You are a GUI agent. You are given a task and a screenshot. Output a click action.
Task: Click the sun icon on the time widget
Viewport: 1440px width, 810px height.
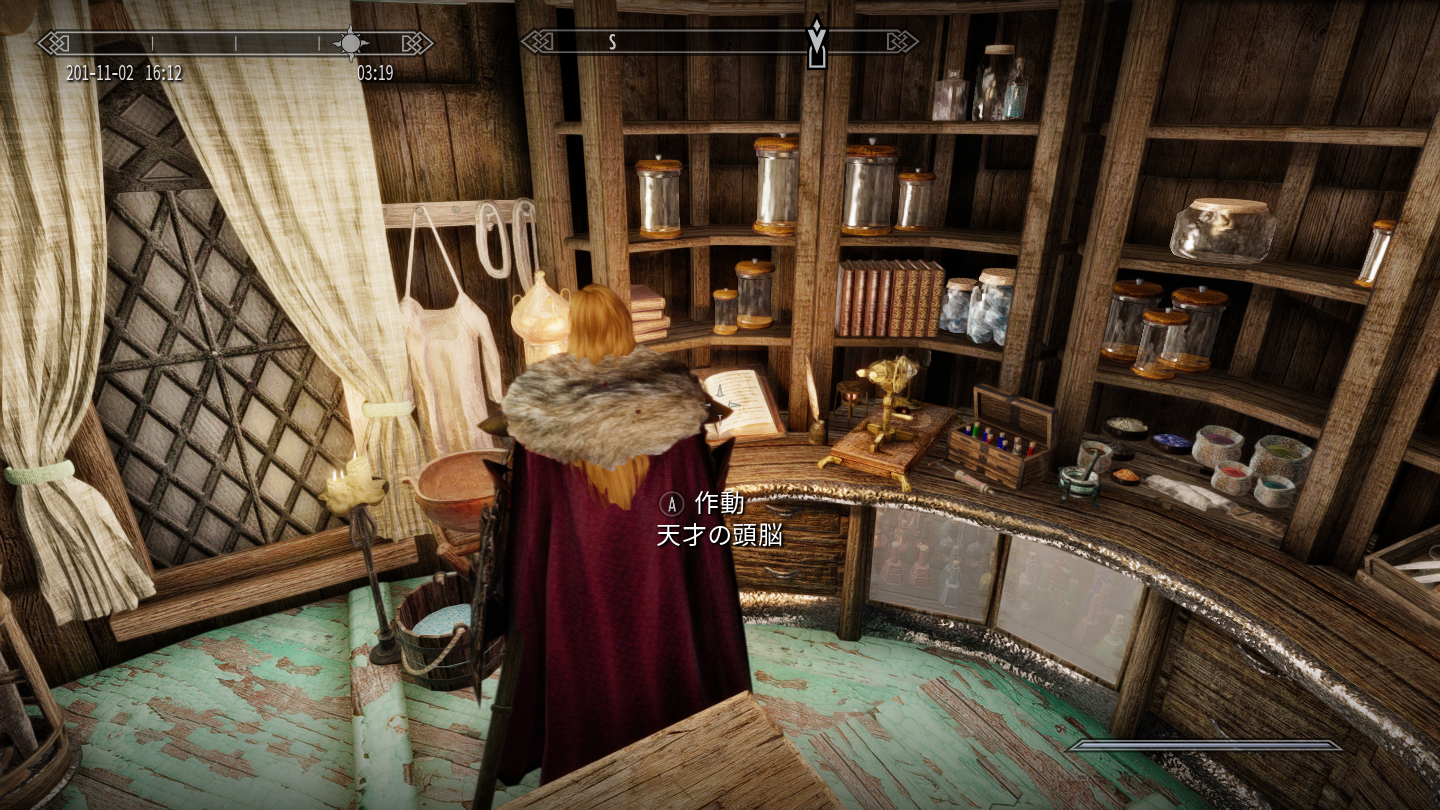[351, 42]
